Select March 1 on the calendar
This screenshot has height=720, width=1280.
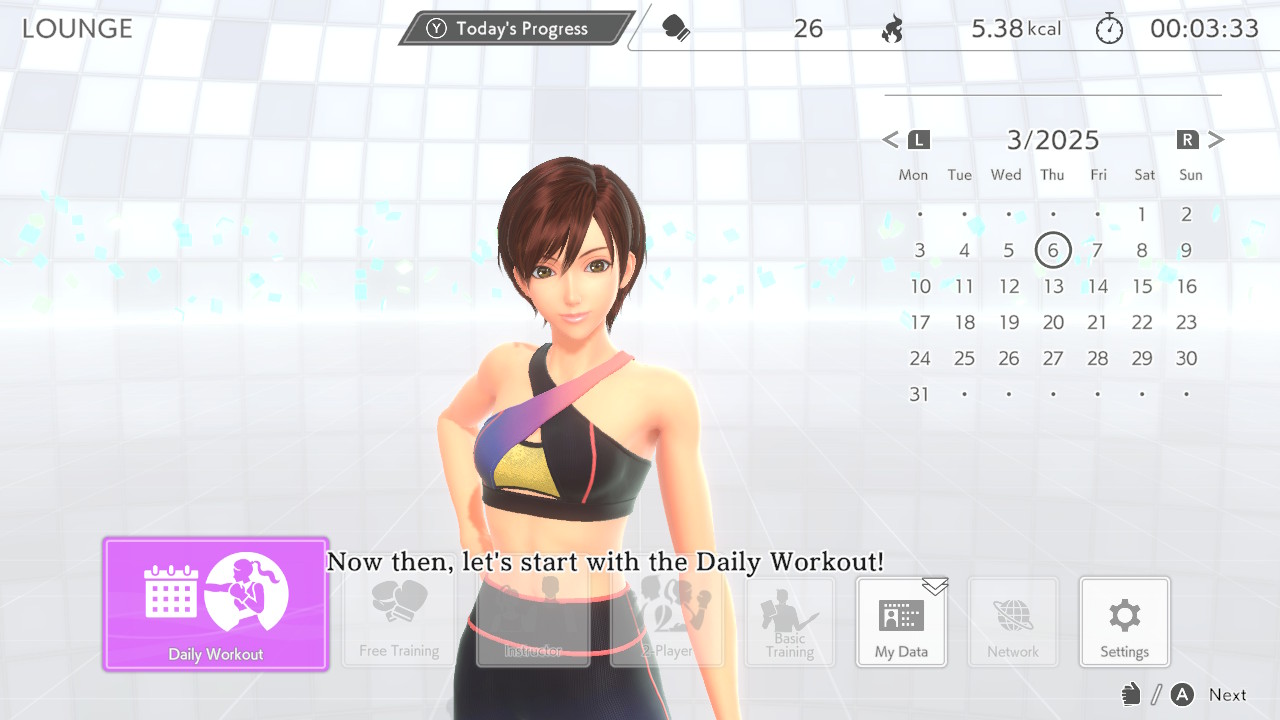[x=1142, y=214]
